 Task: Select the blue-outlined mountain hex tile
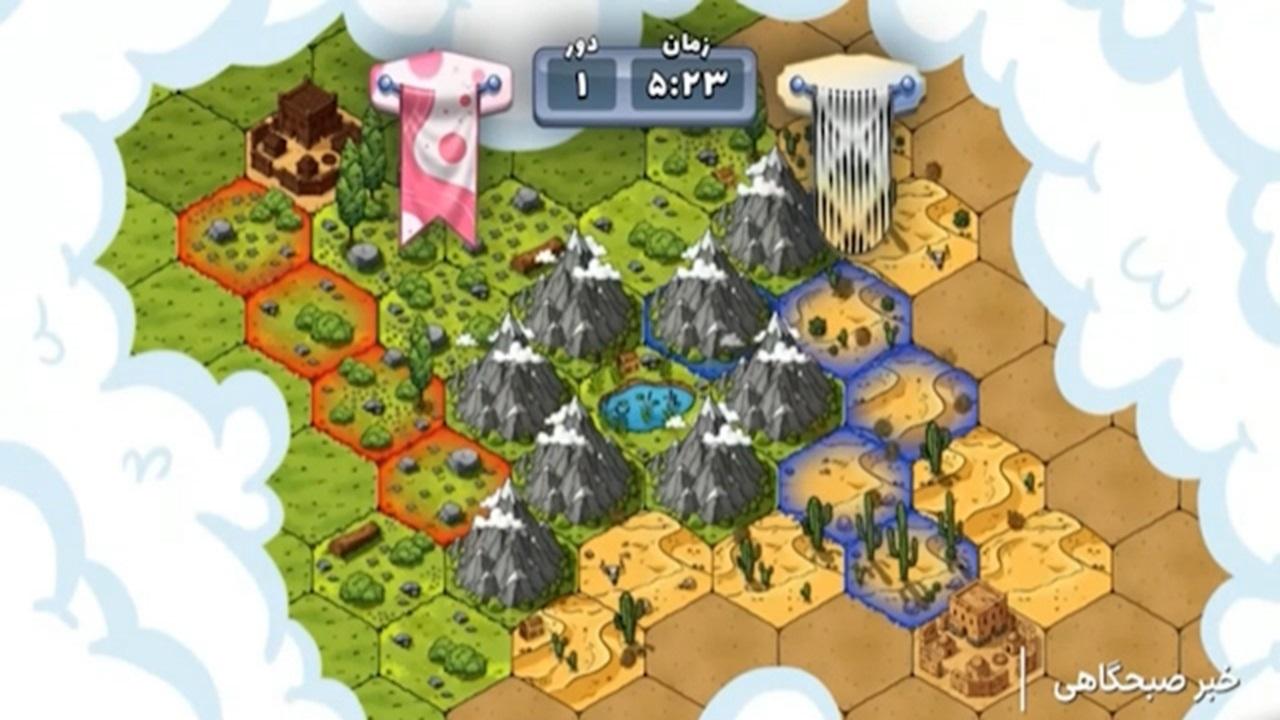coord(710,305)
